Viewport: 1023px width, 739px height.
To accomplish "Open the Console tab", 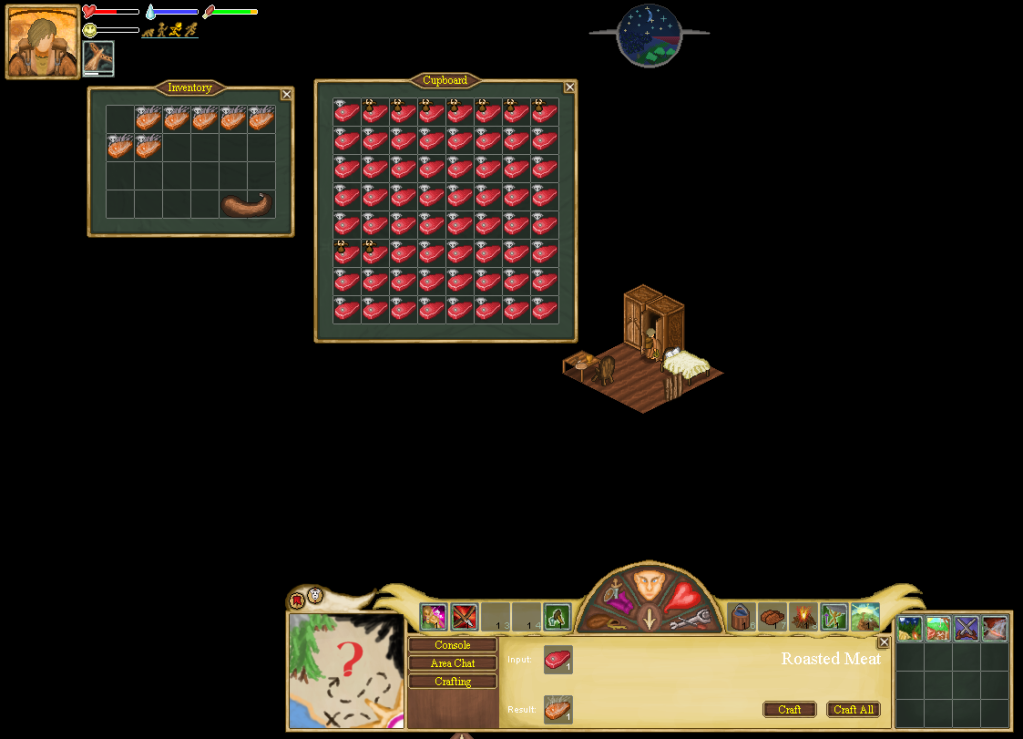I will pos(452,645).
